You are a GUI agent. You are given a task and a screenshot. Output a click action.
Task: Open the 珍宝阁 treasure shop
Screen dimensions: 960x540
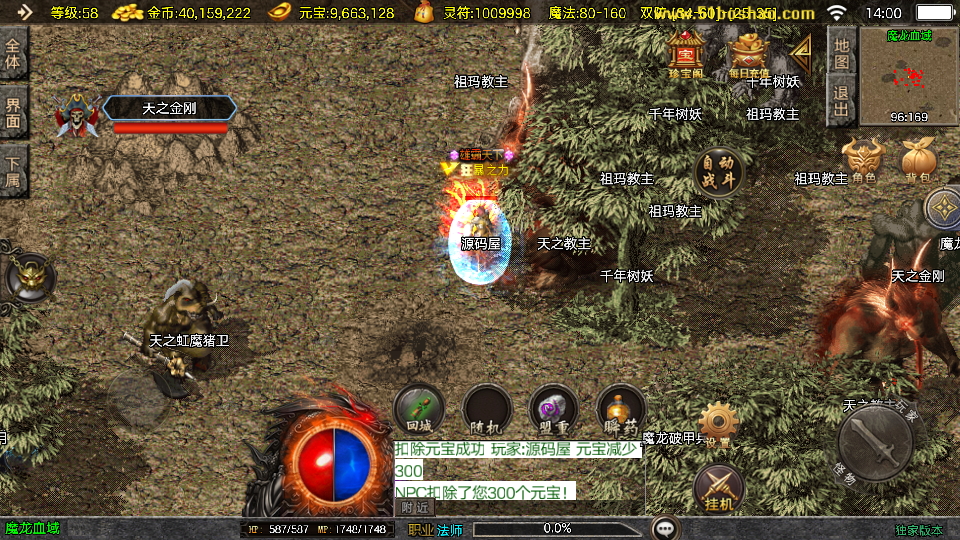686,54
